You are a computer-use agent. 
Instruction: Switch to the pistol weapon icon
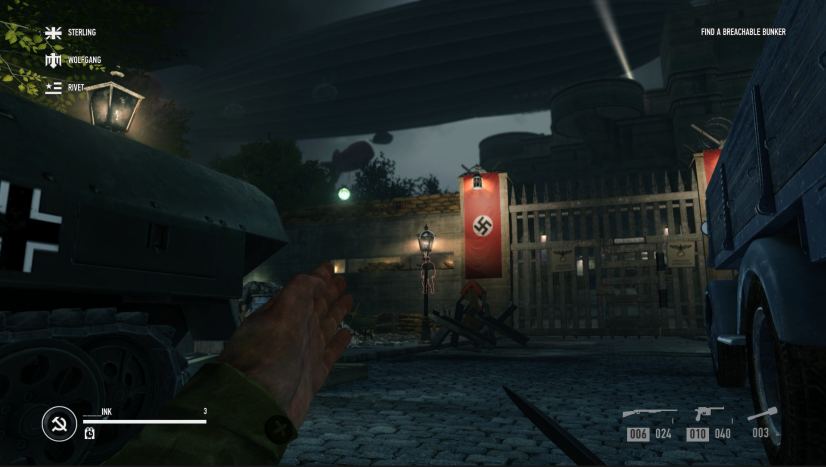pos(709,413)
